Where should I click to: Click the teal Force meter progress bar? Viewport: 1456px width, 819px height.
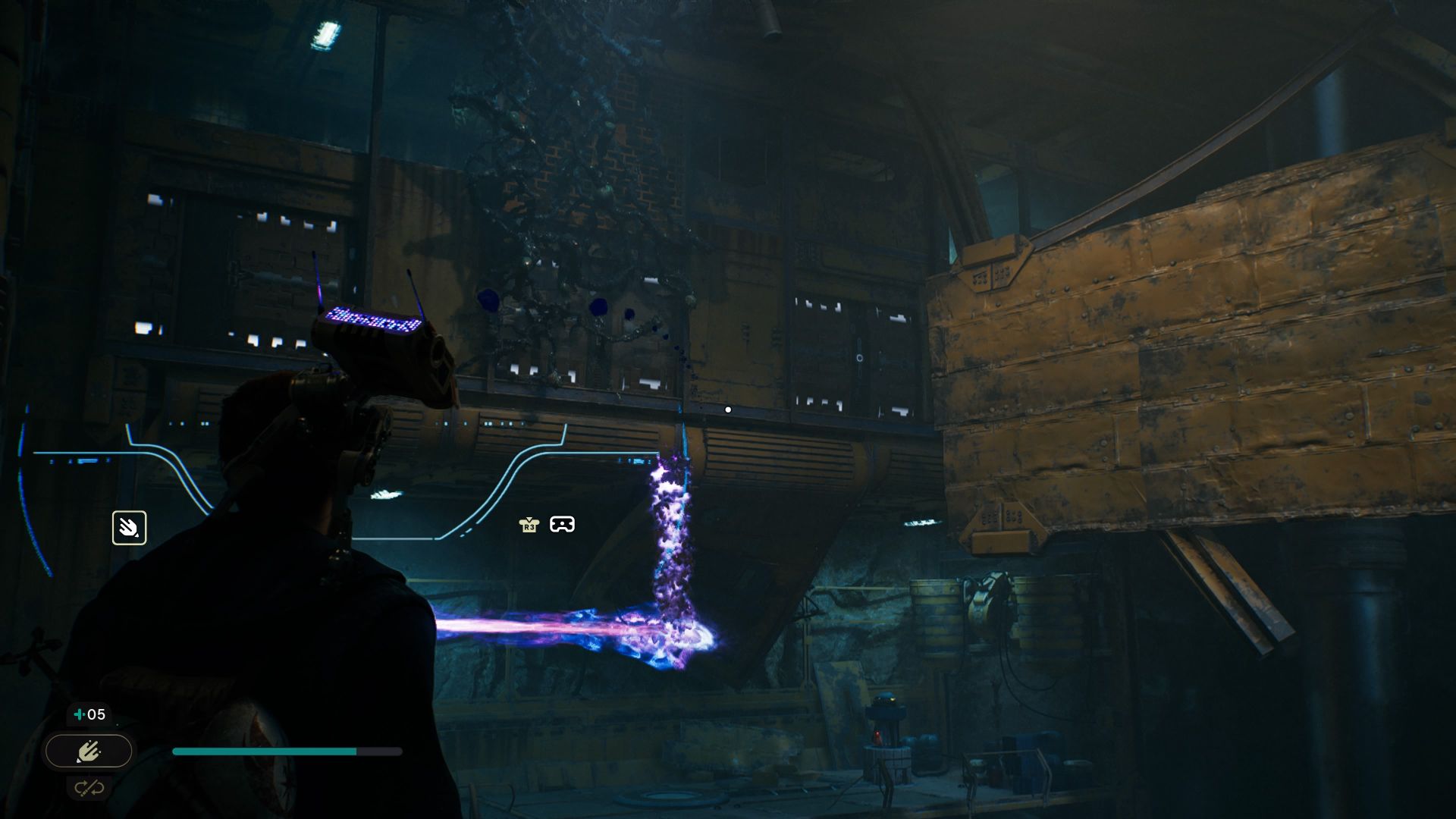pyautogui.click(x=265, y=751)
